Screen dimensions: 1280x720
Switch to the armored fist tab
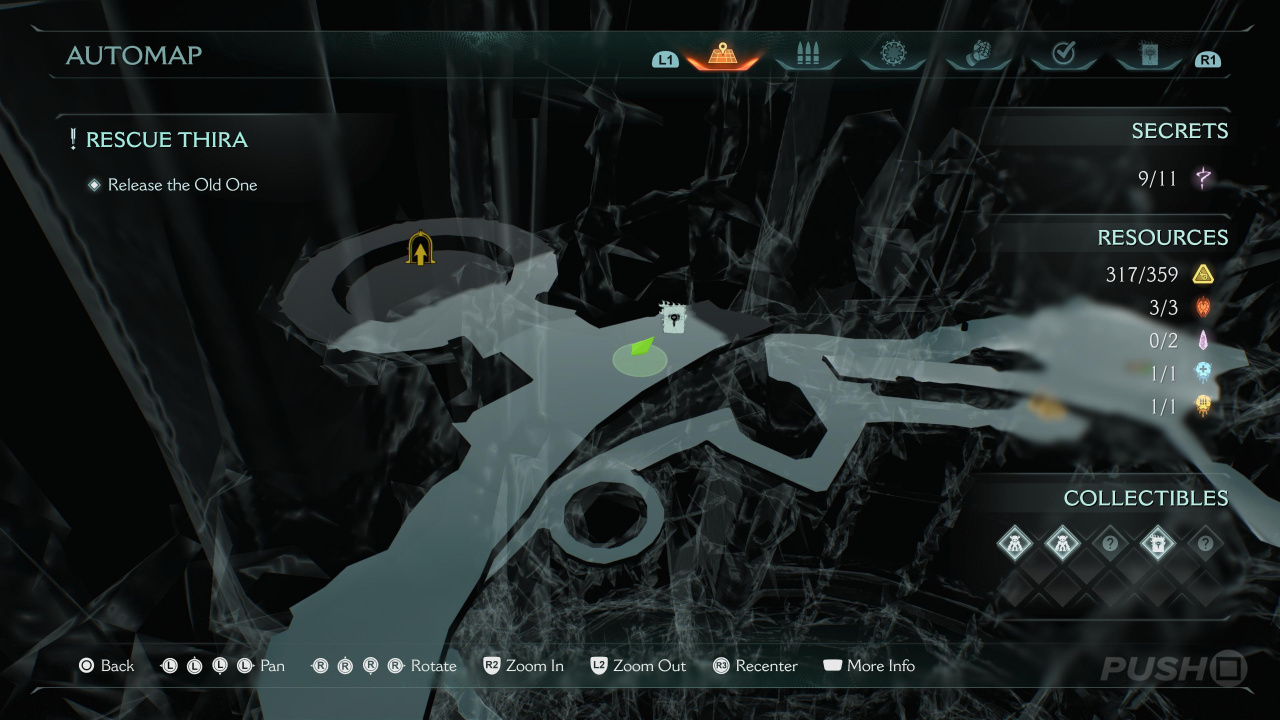[978, 56]
